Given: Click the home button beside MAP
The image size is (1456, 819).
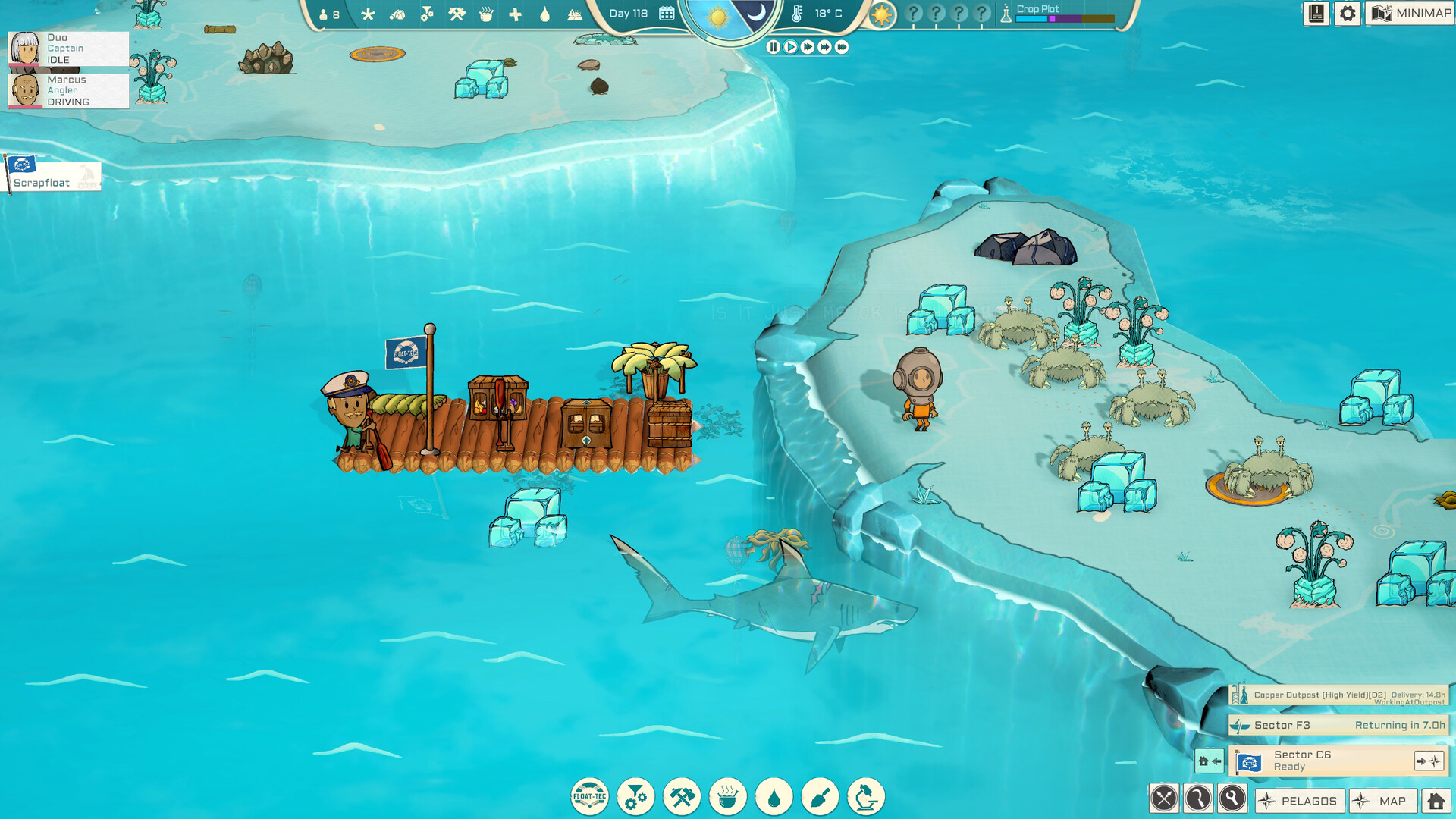Looking at the screenshot, I should point(1436,801).
